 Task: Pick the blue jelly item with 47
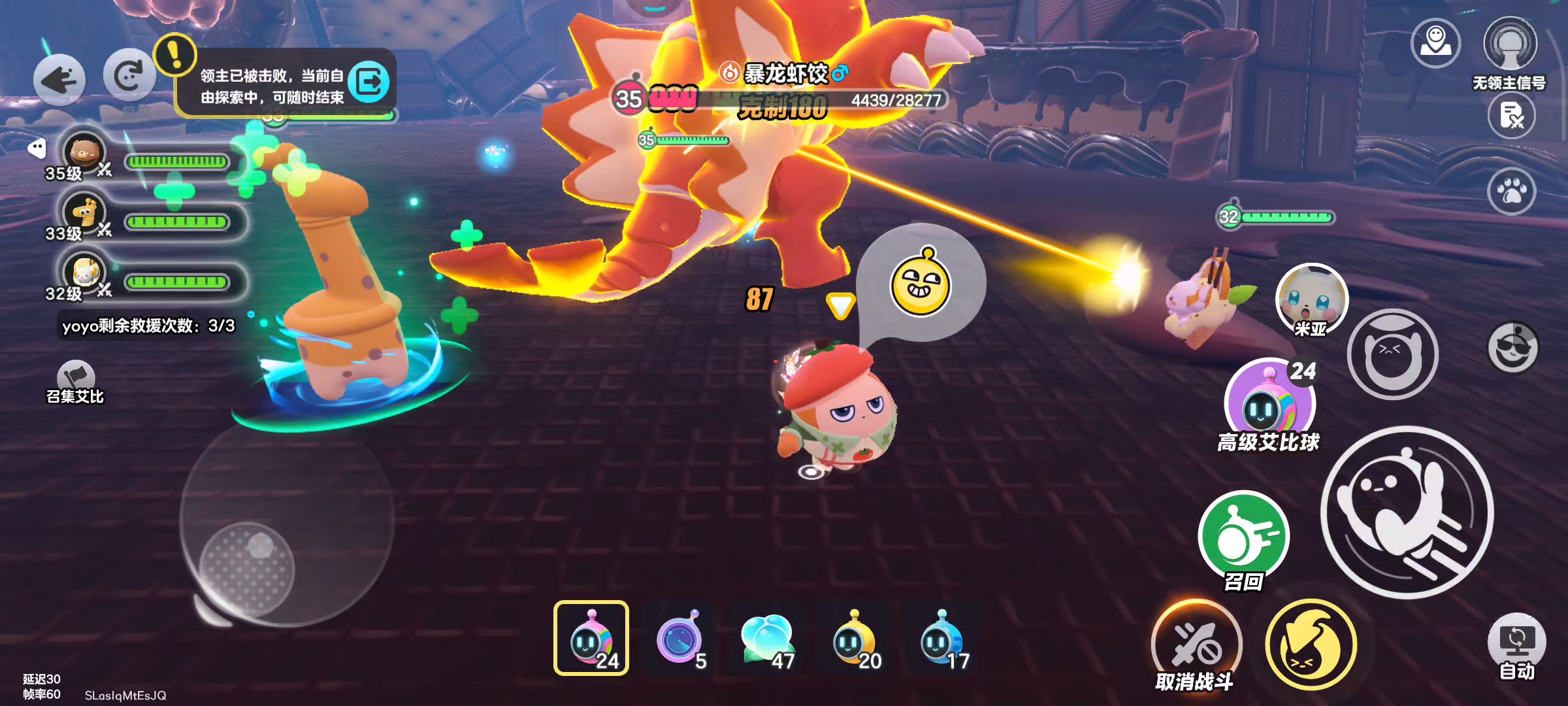[x=768, y=638]
